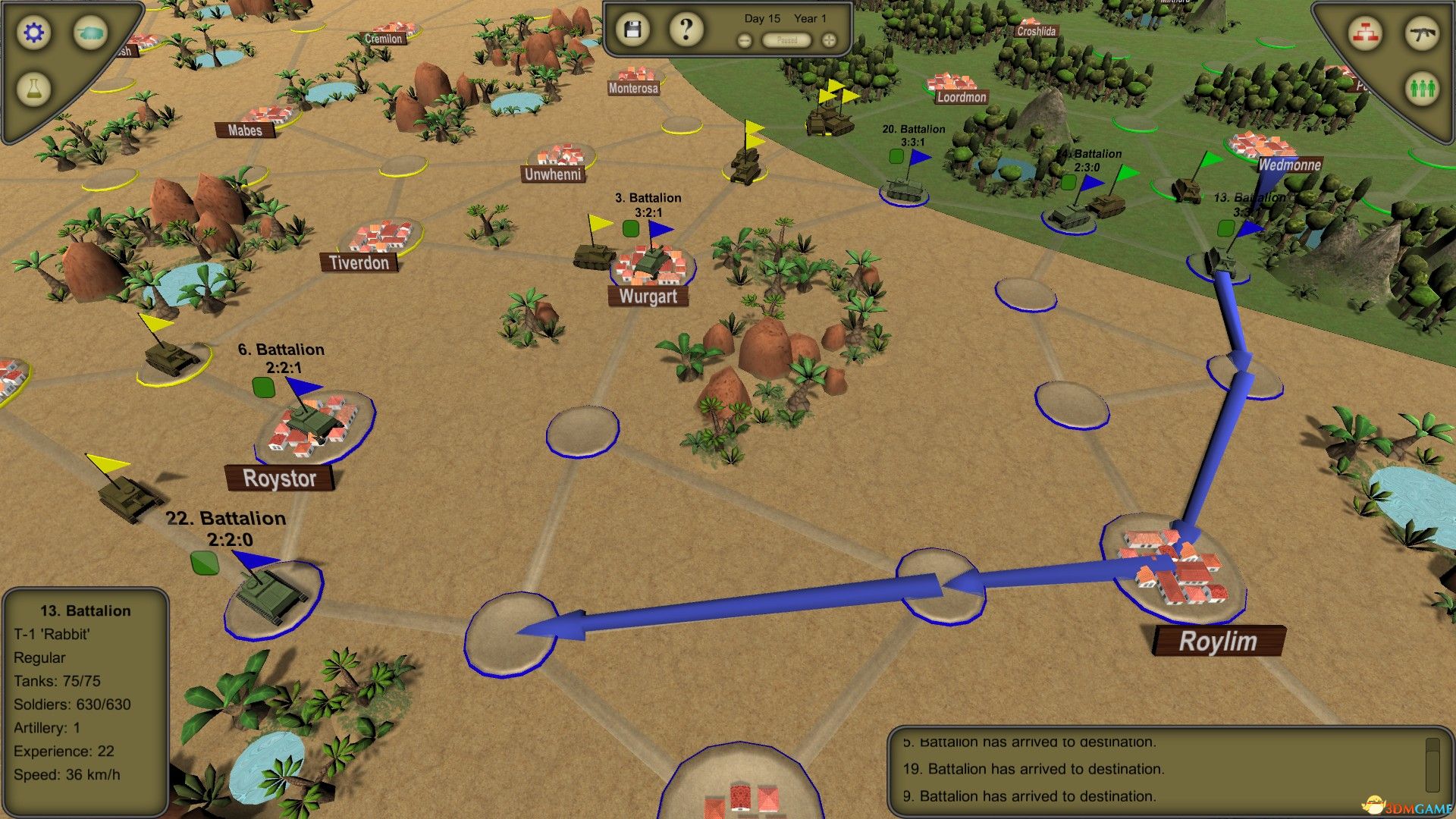This screenshot has height=819, width=1456.
Task: Toggle the Paused game state
Action: [786, 40]
